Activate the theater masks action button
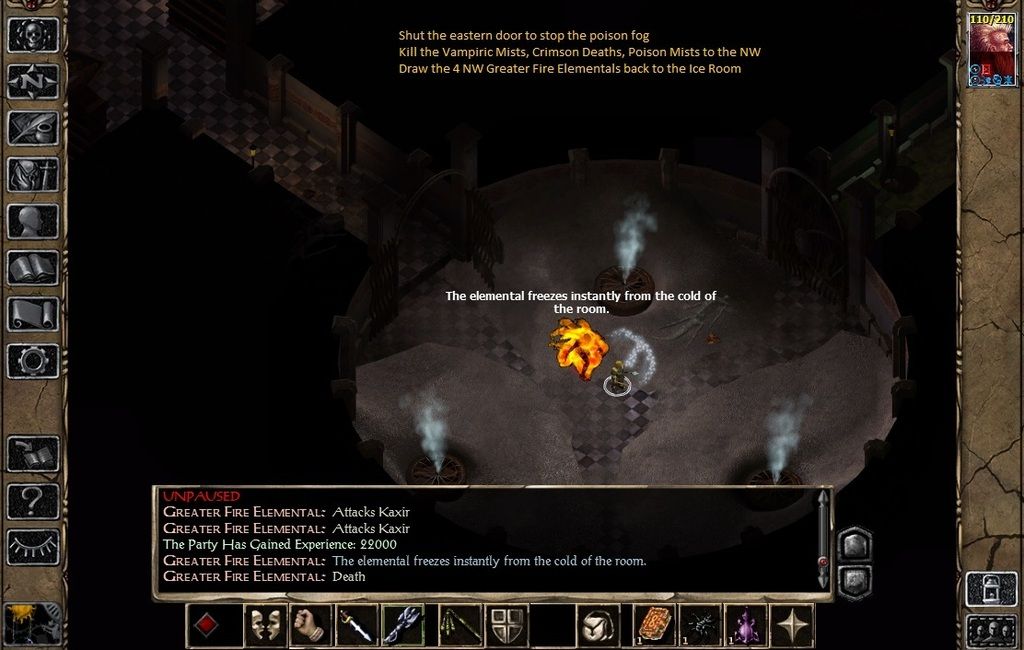The height and width of the screenshot is (650, 1024). click(265, 625)
